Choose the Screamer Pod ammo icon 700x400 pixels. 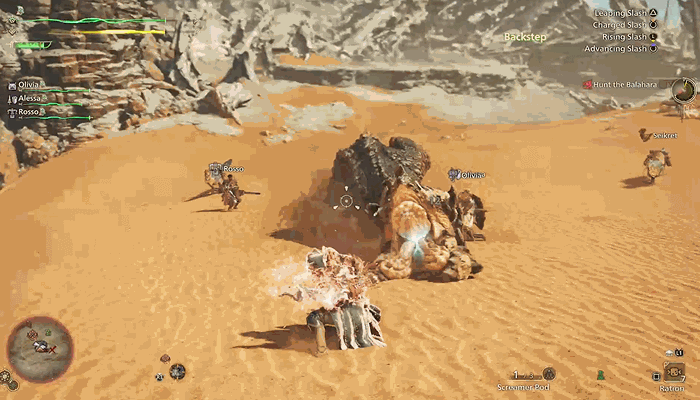tap(549, 374)
